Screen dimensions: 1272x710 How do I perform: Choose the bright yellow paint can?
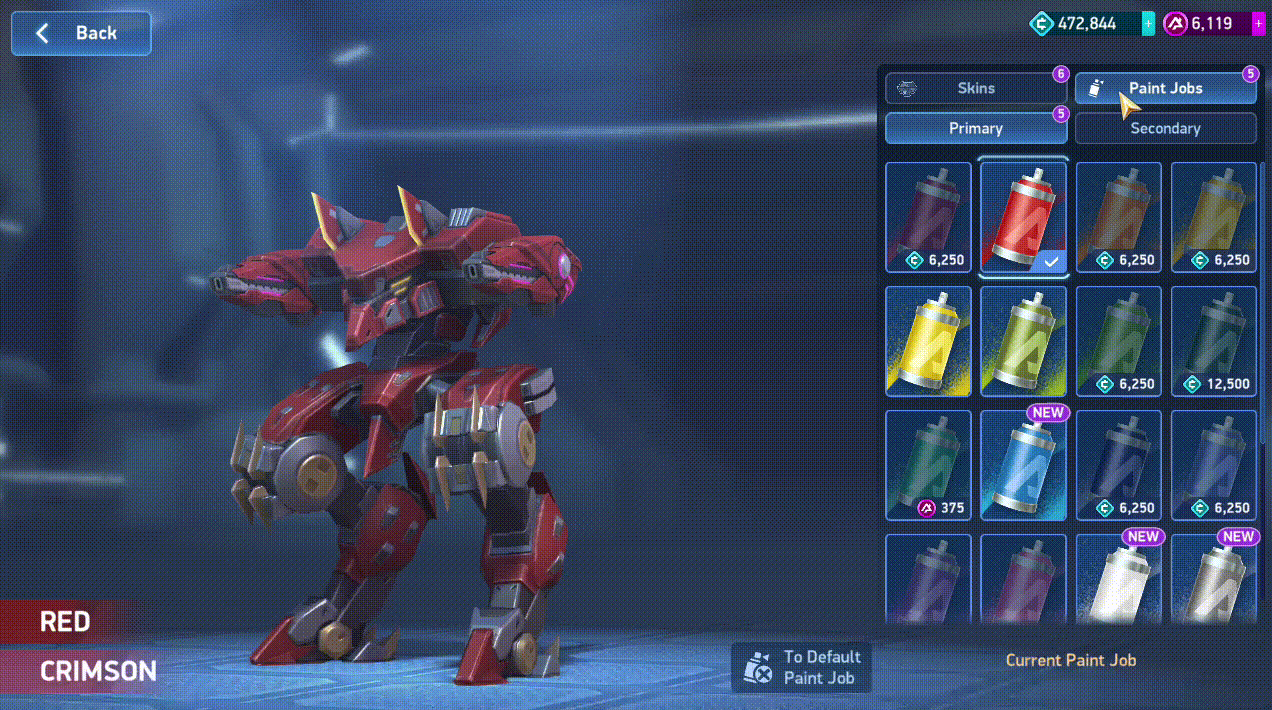point(928,341)
